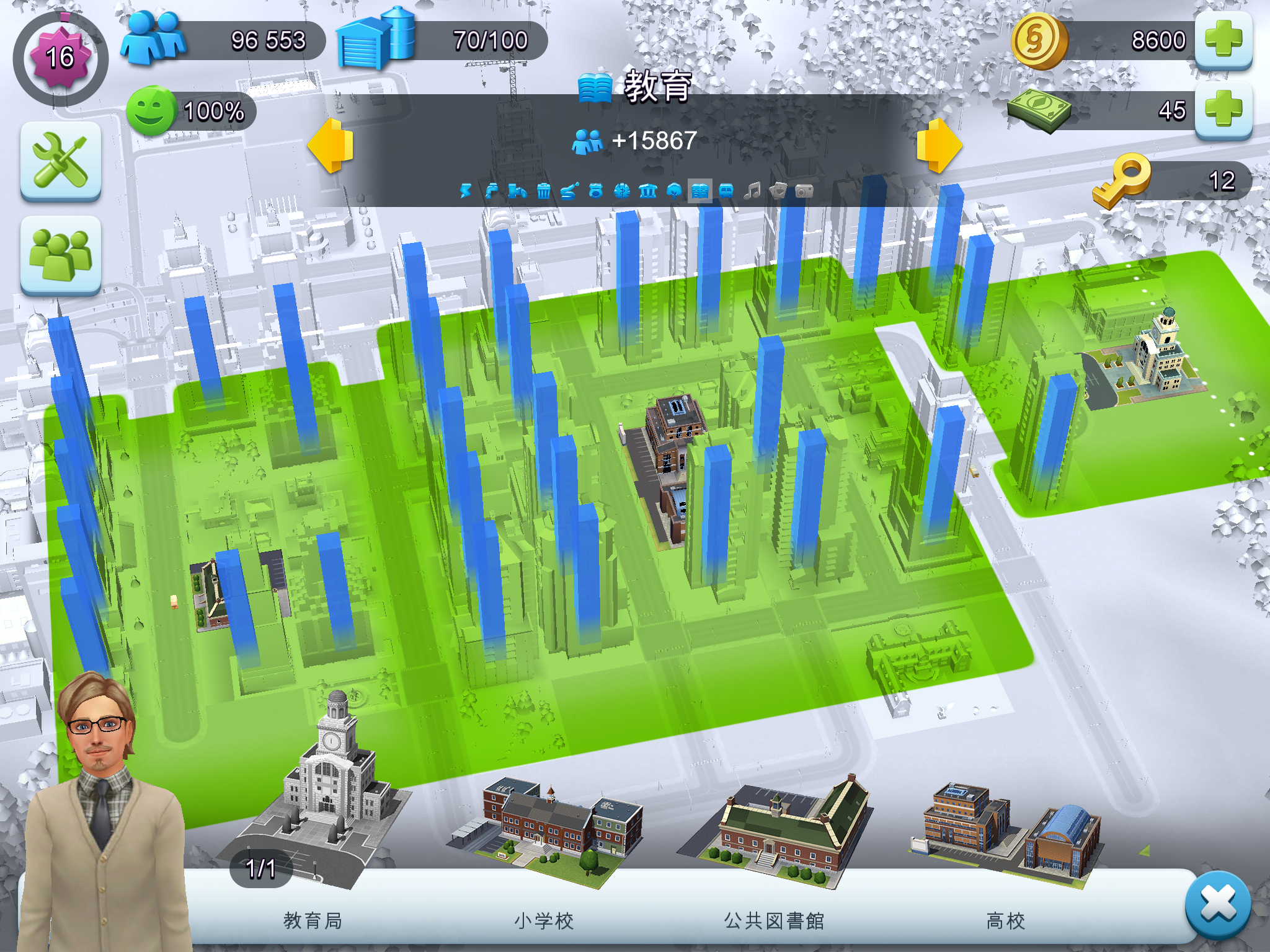
Task: Add more Simoleon coins with the plus button
Action: pos(1223,40)
